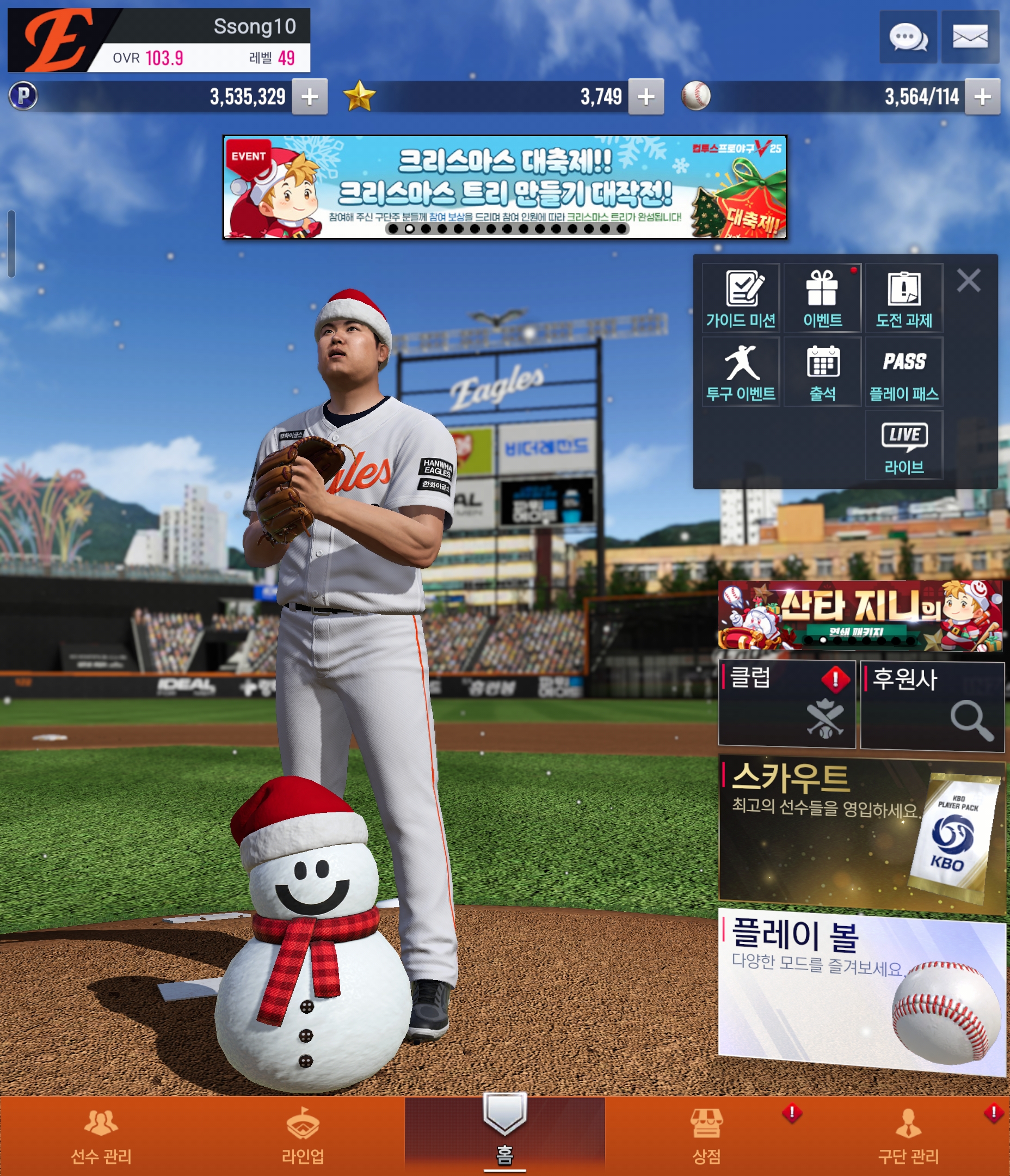Open the 플레이 패스 play pass
Viewport: 1010px width, 1176px height.
coord(904,372)
